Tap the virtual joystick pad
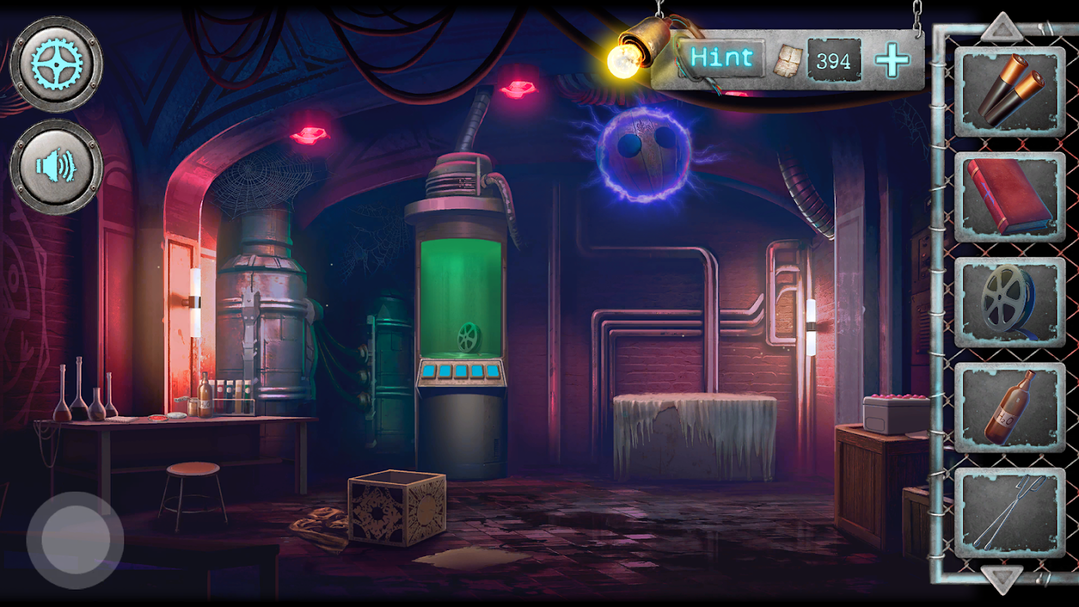Viewport: 1079px width, 607px height. (x=75, y=540)
